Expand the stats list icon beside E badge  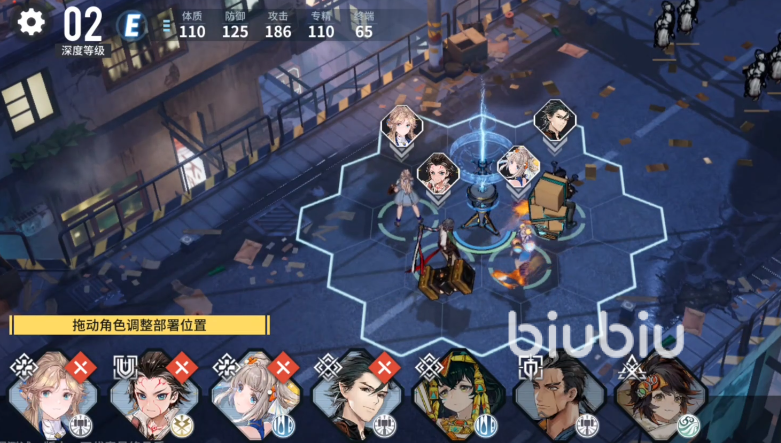click(166, 25)
